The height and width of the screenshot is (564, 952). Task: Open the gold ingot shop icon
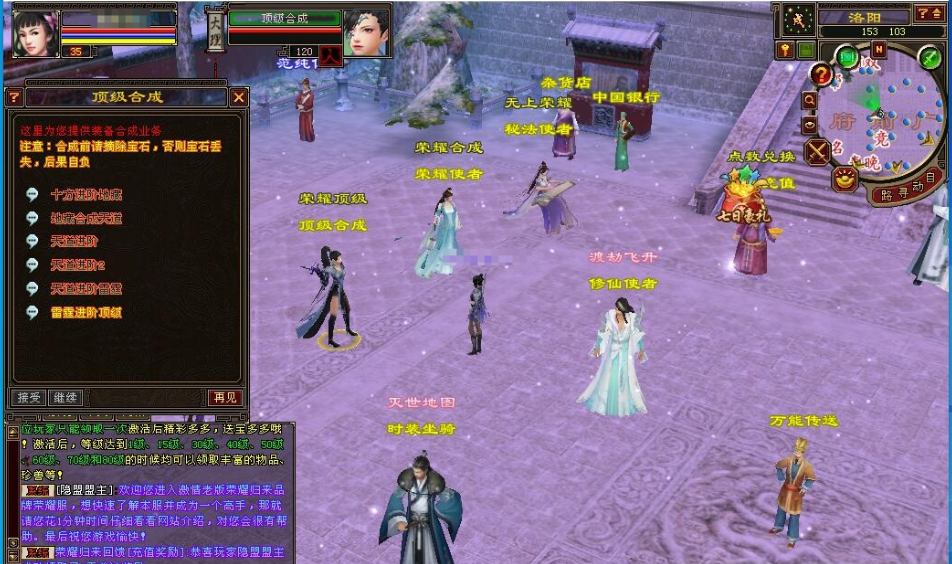click(845, 179)
